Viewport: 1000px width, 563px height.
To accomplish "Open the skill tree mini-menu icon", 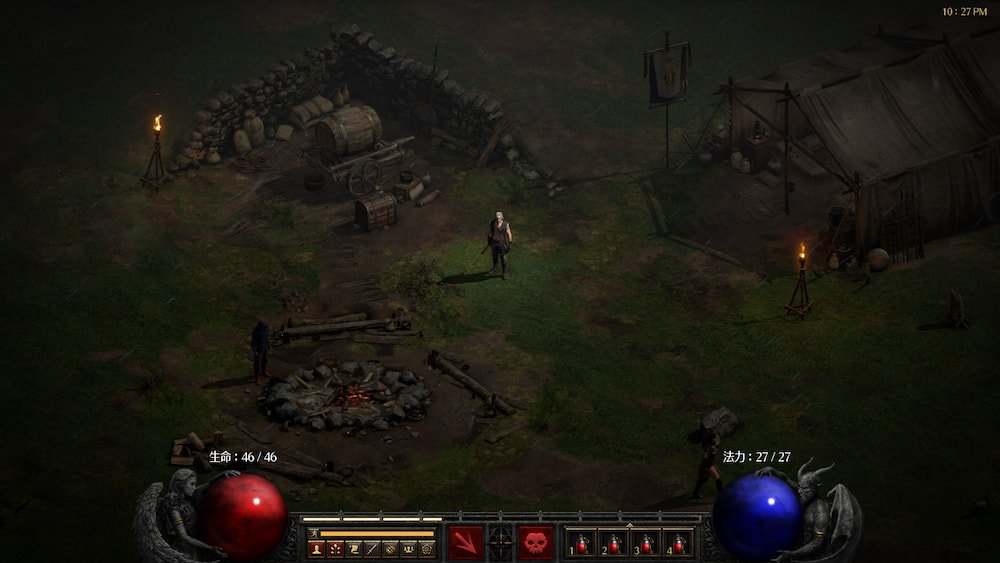I will click(x=334, y=549).
